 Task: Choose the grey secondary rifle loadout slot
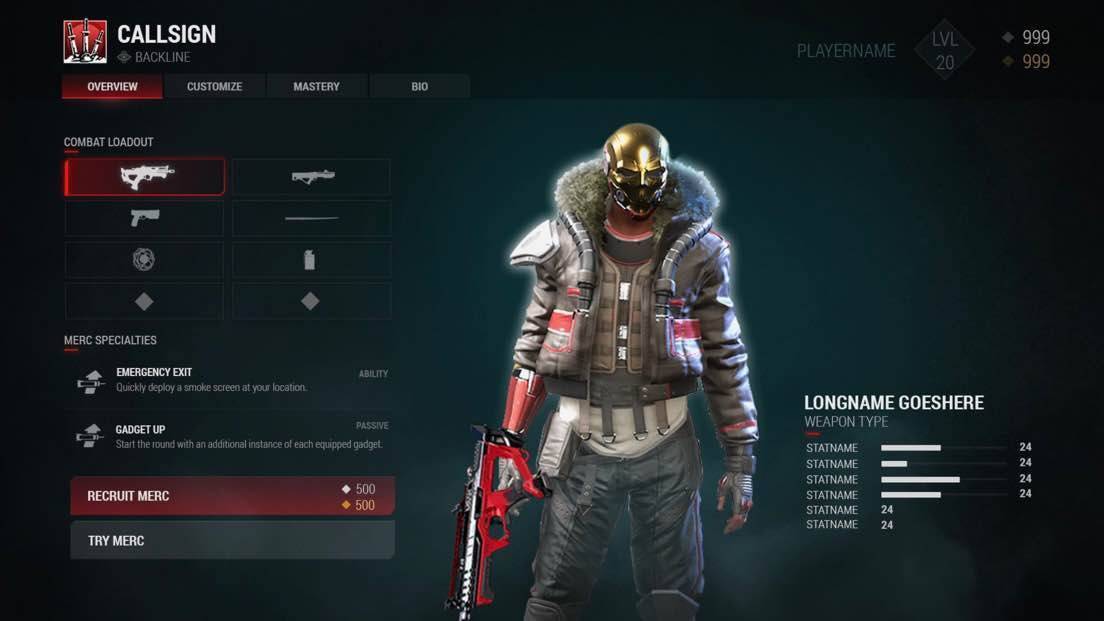[x=312, y=177]
